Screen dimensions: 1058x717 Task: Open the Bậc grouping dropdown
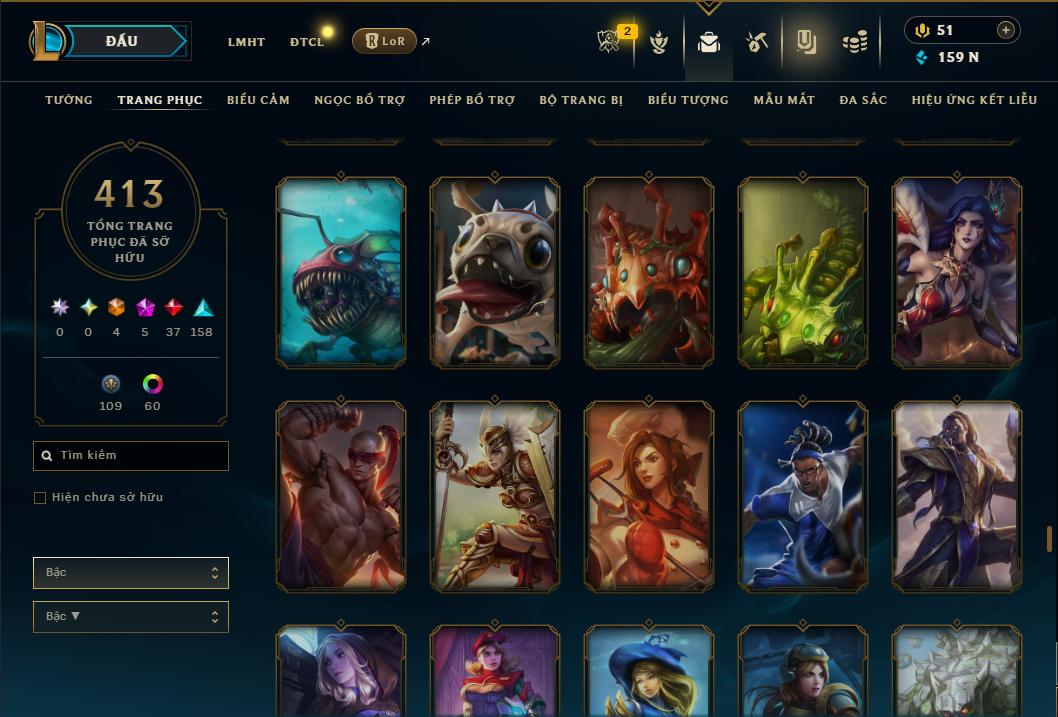point(131,573)
